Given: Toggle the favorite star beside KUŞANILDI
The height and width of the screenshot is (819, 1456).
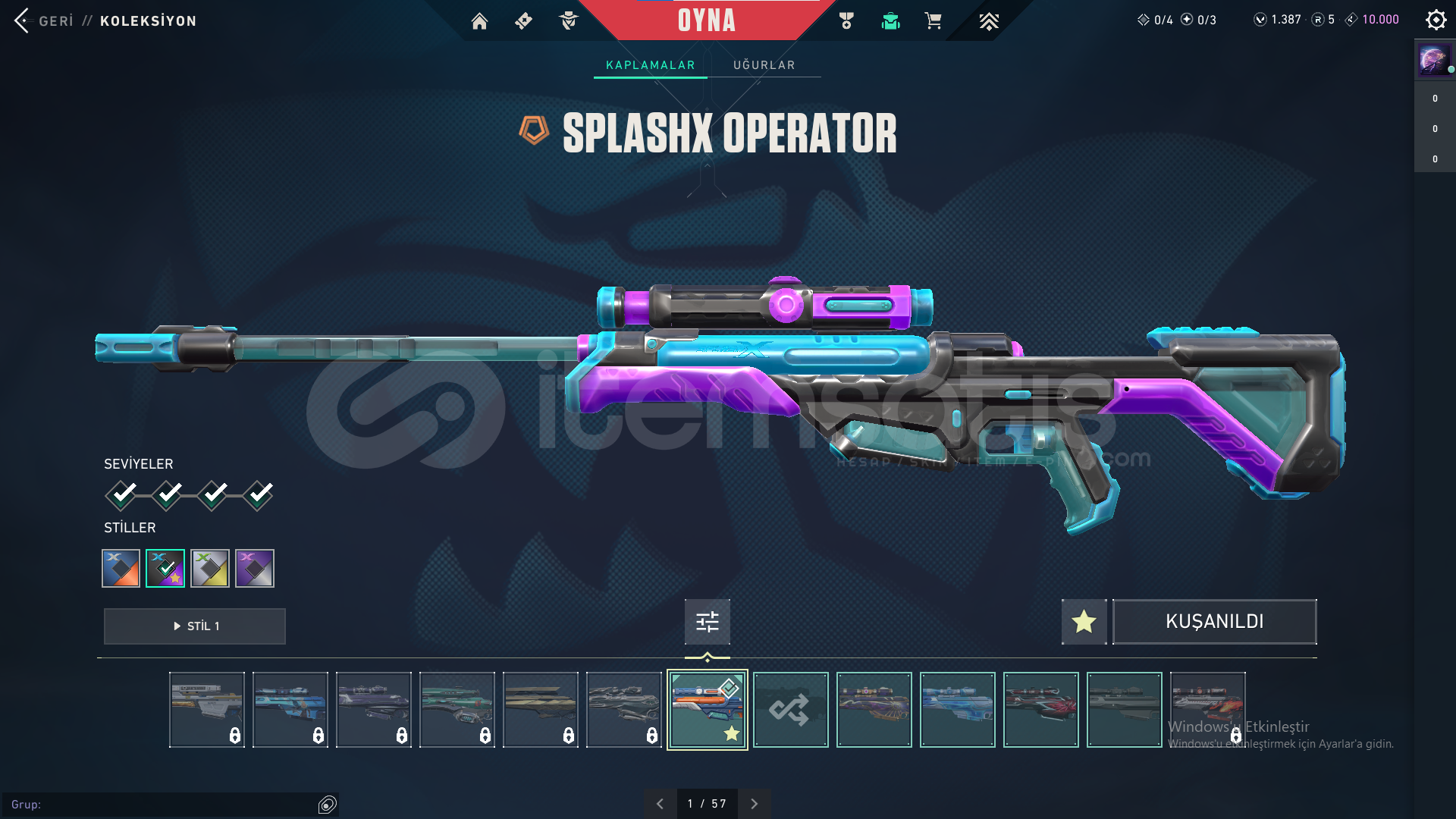Looking at the screenshot, I should click(x=1084, y=622).
